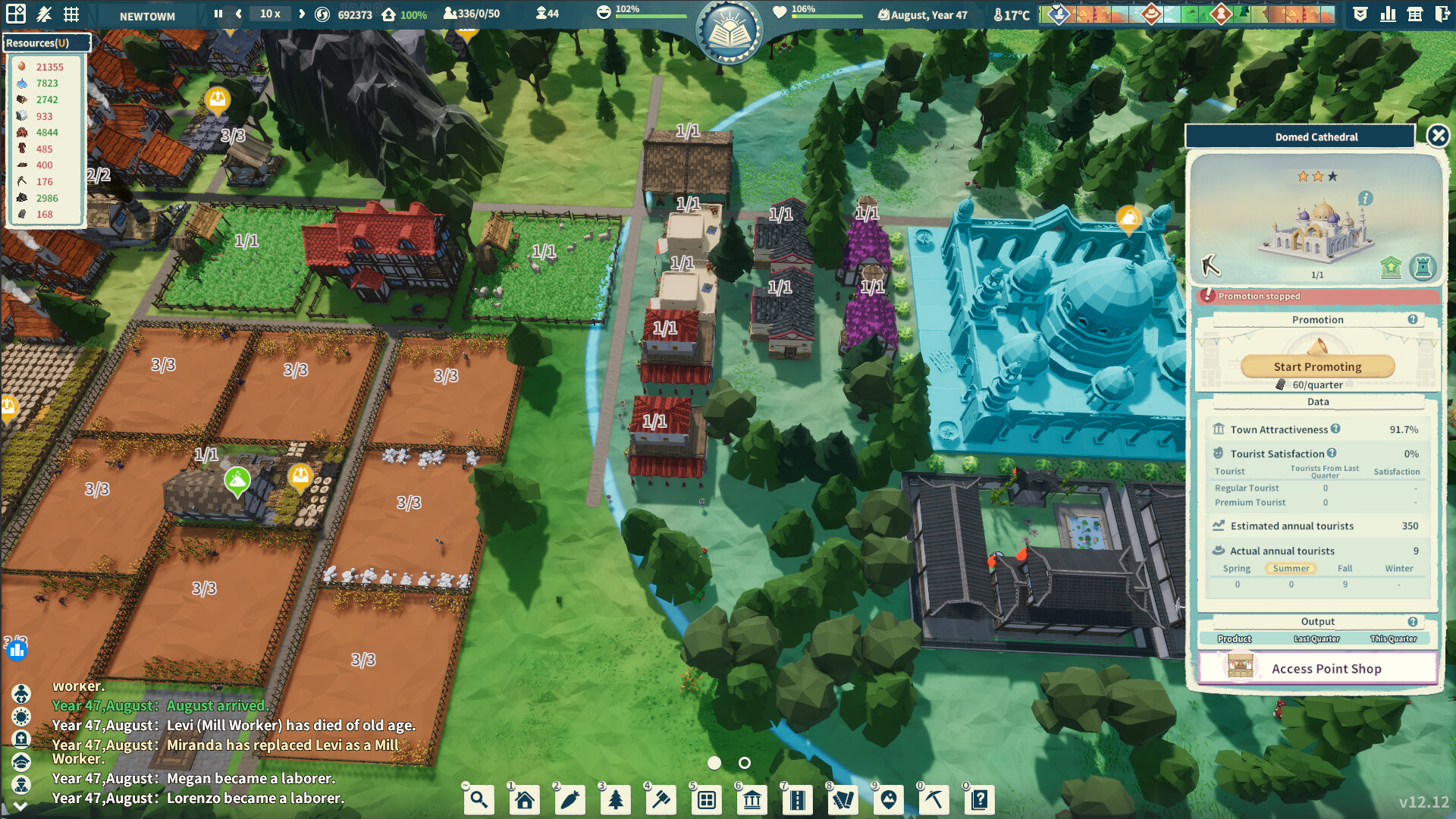Toggle the tombstone death log filter

[20, 739]
